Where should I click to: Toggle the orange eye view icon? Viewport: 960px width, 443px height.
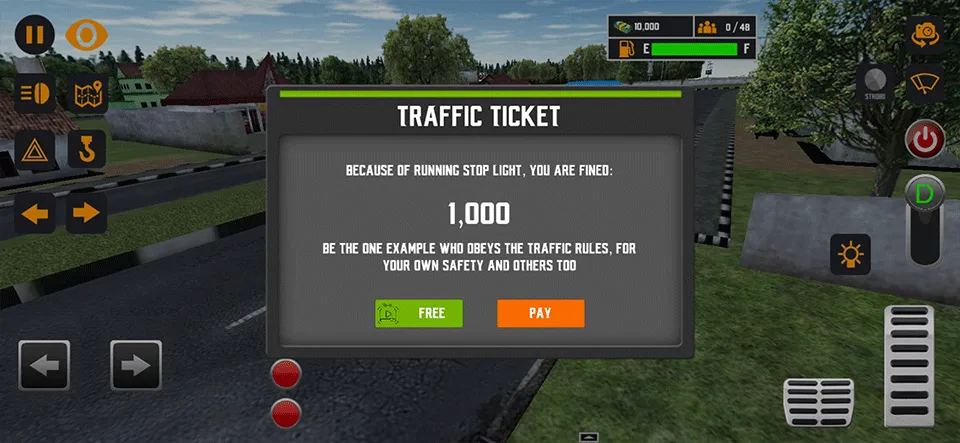tap(86, 35)
